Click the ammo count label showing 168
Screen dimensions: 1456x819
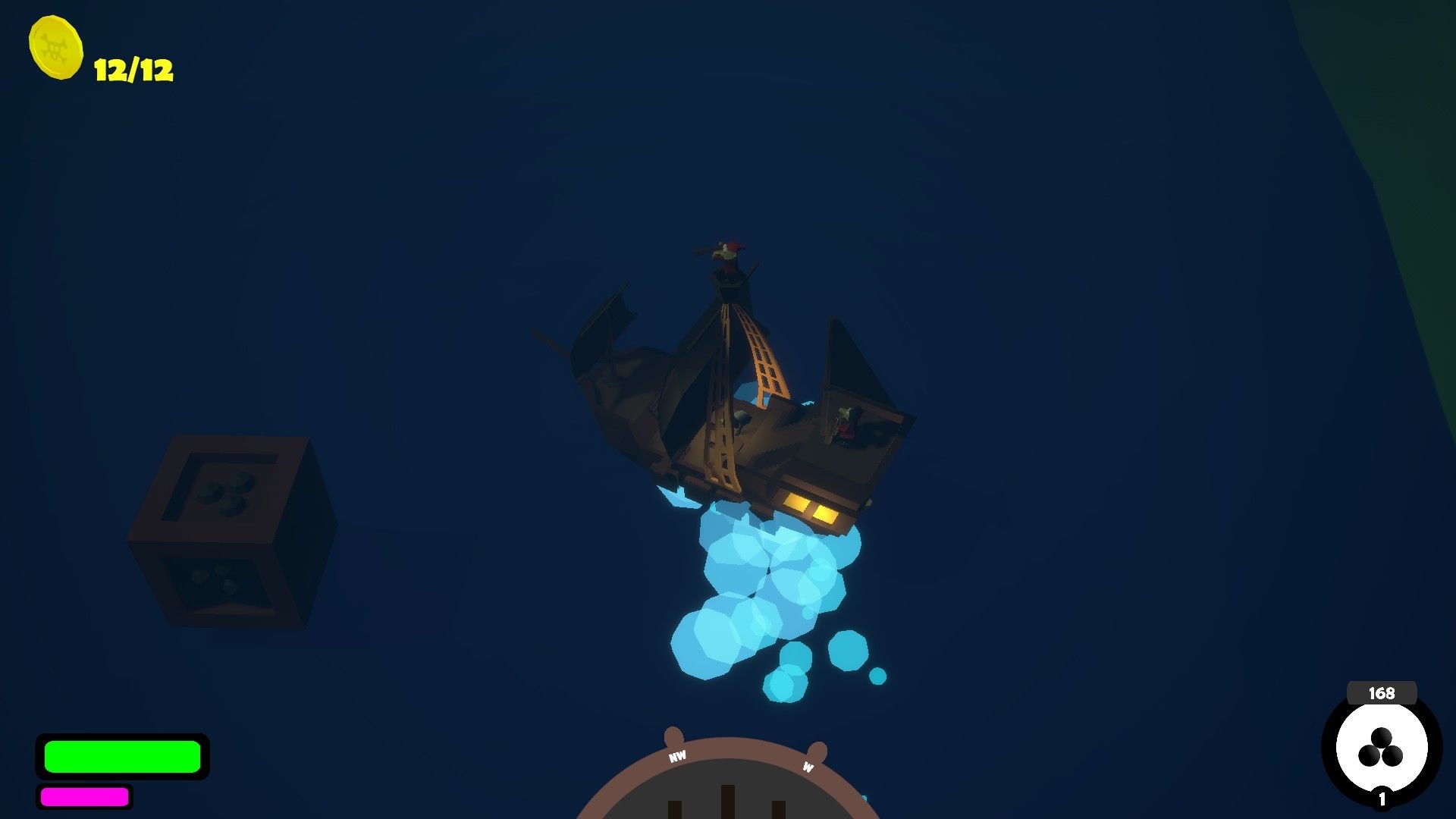[1382, 693]
